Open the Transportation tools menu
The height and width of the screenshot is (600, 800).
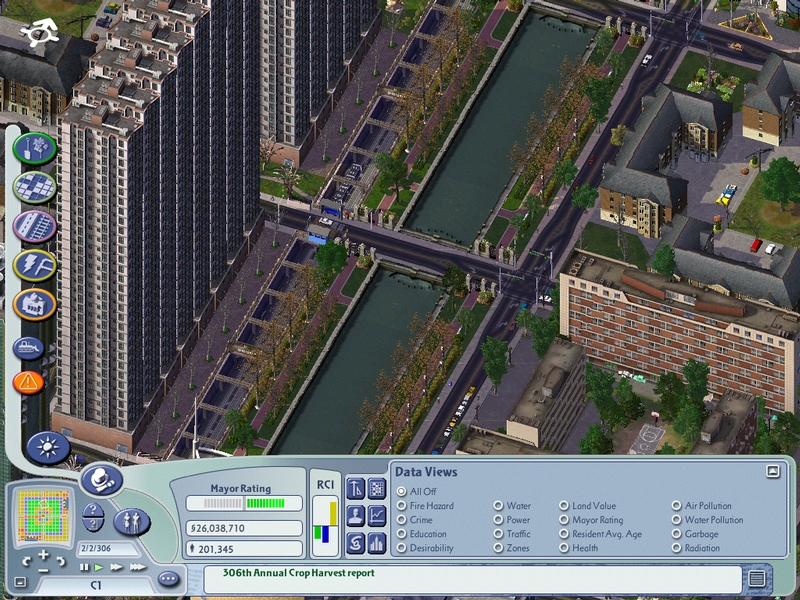pos(35,226)
